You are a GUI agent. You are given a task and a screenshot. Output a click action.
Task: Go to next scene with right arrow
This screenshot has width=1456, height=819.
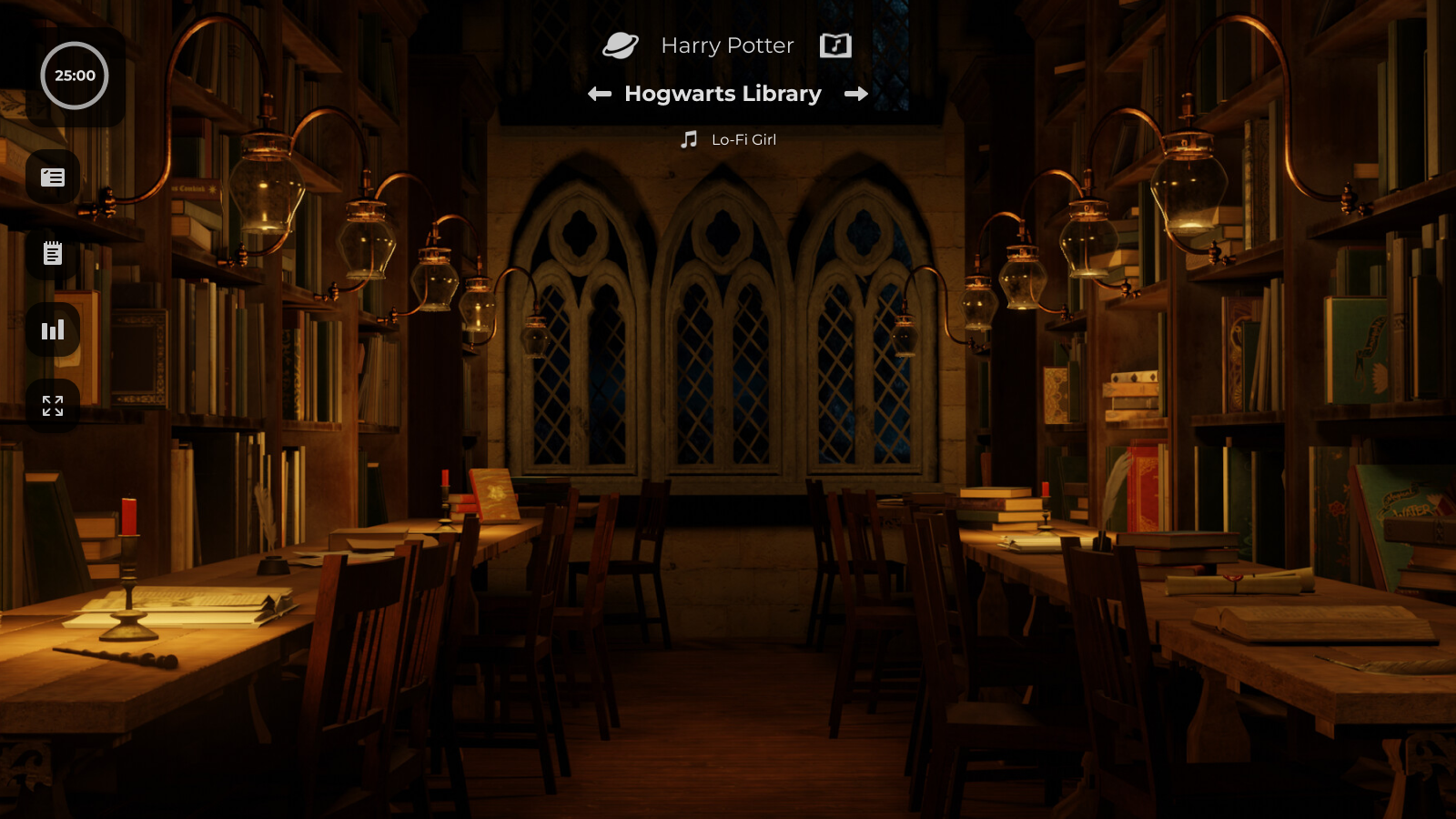tap(855, 94)
